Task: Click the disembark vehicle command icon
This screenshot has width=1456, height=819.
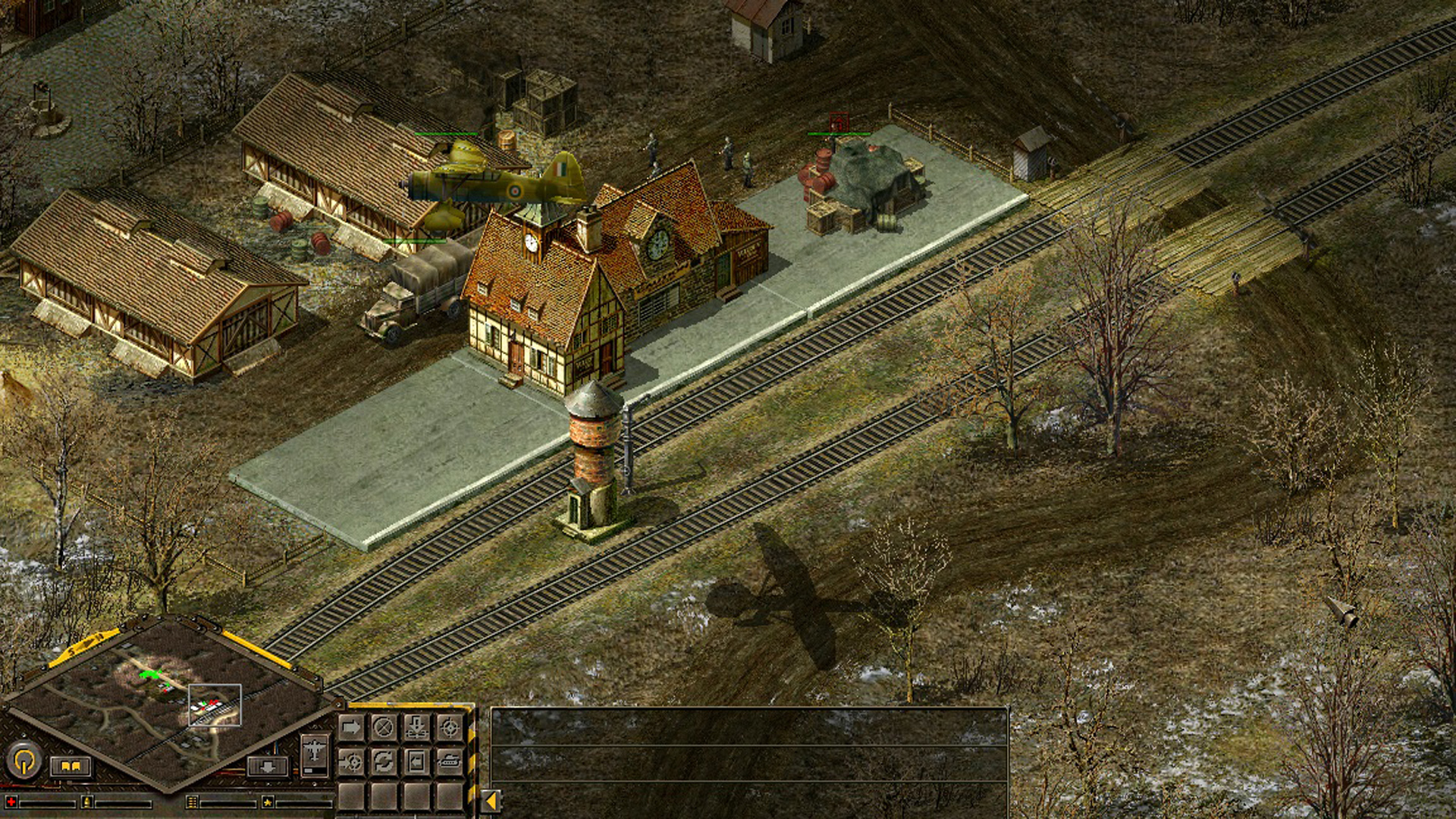Action: tap(416, 761)
